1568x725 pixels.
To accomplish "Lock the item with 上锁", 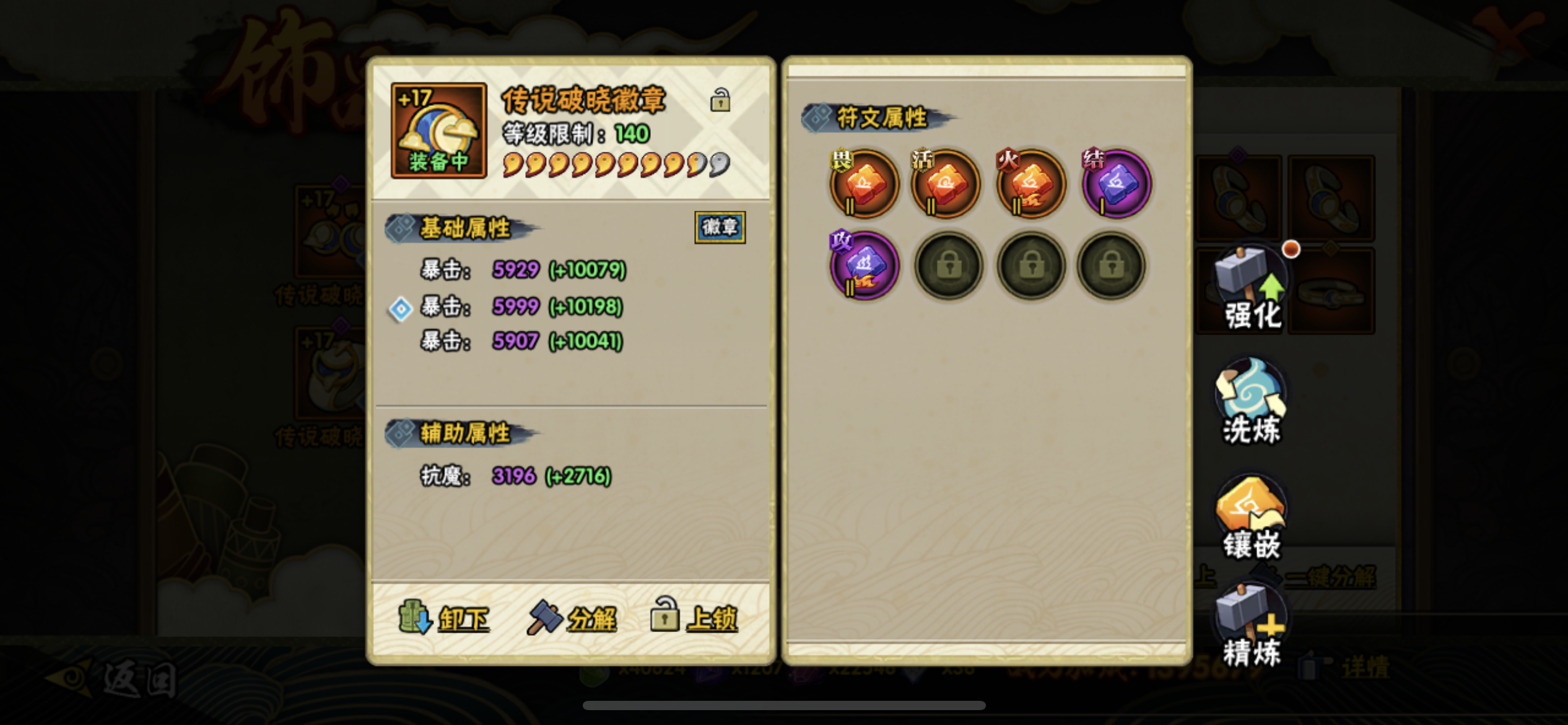I will tap(694, 616).
